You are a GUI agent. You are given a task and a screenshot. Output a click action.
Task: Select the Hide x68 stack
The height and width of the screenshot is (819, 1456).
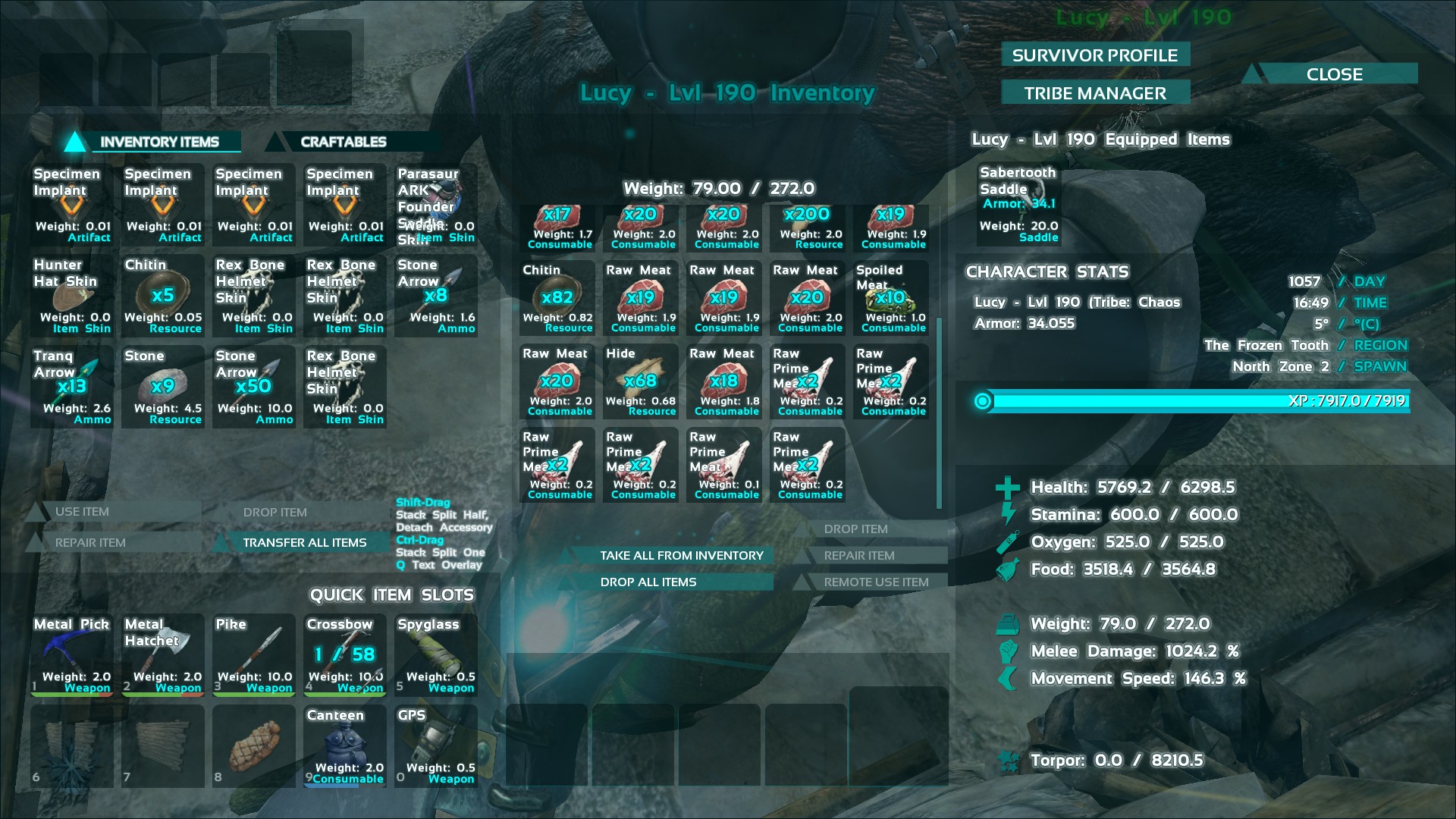[641, 381]
